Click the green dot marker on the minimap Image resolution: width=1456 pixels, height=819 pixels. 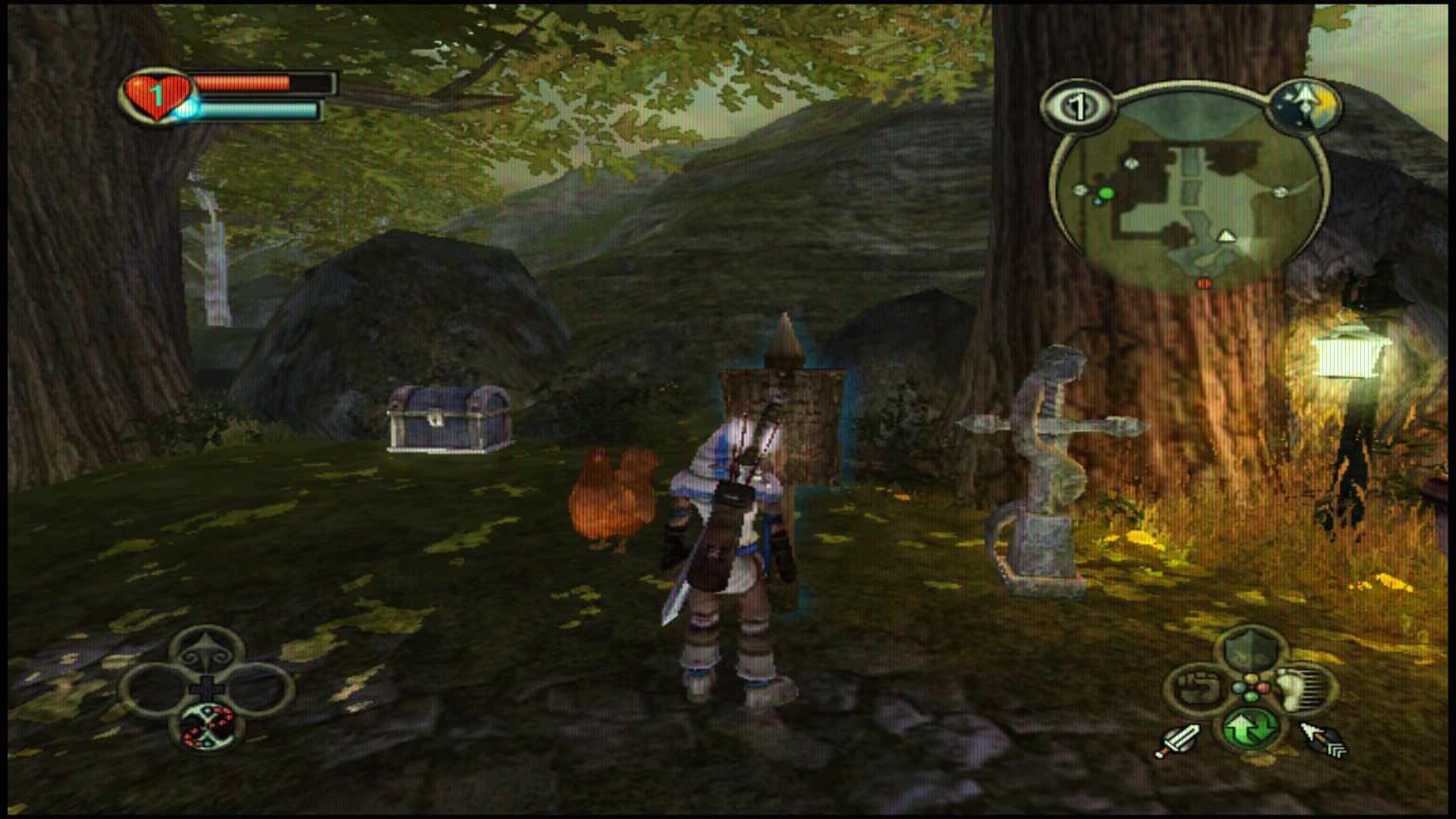(1105, 194)
